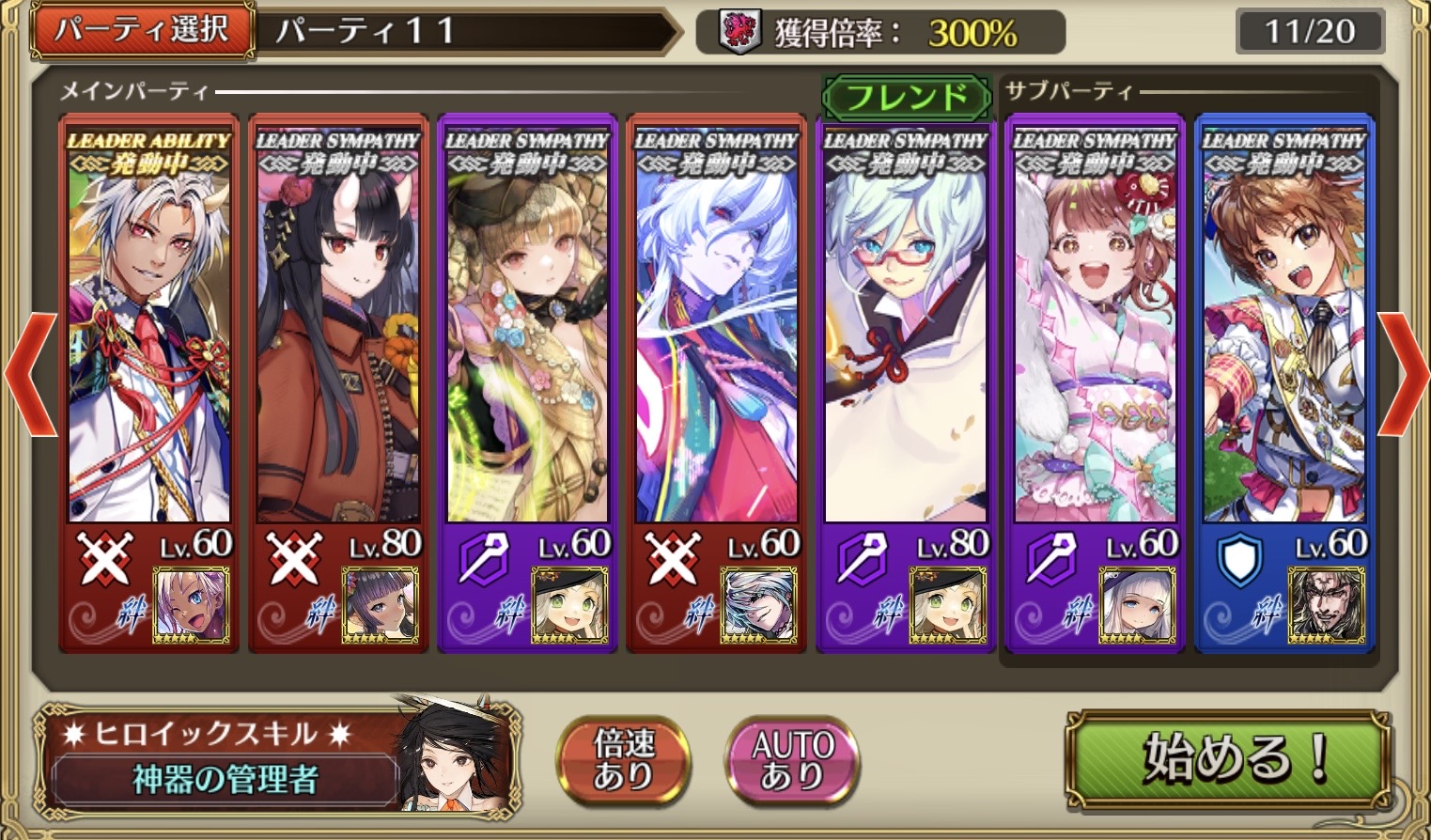Tap the tanned winking girl bond portrait
The width and height of the screenshot is (1431, 840).
point(192,606)
